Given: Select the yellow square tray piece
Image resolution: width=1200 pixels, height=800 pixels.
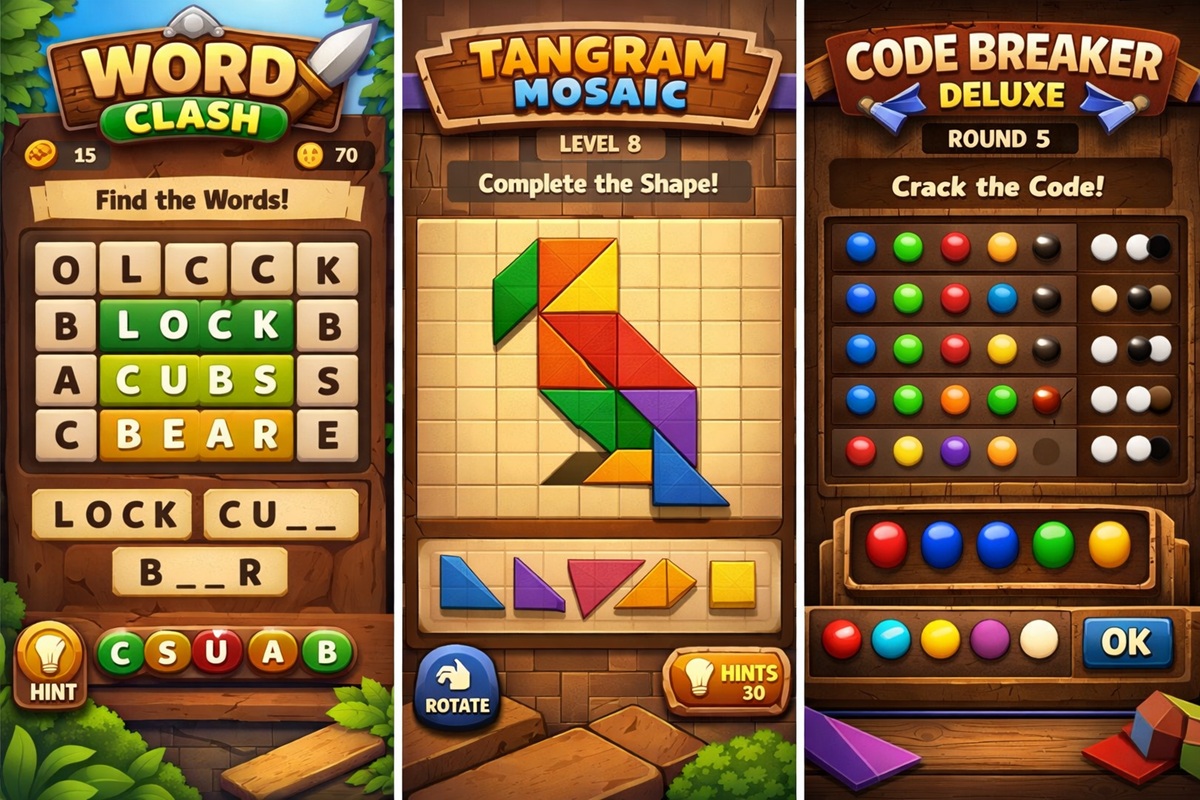Looking at the screenshot, I should tap(732, 585).
